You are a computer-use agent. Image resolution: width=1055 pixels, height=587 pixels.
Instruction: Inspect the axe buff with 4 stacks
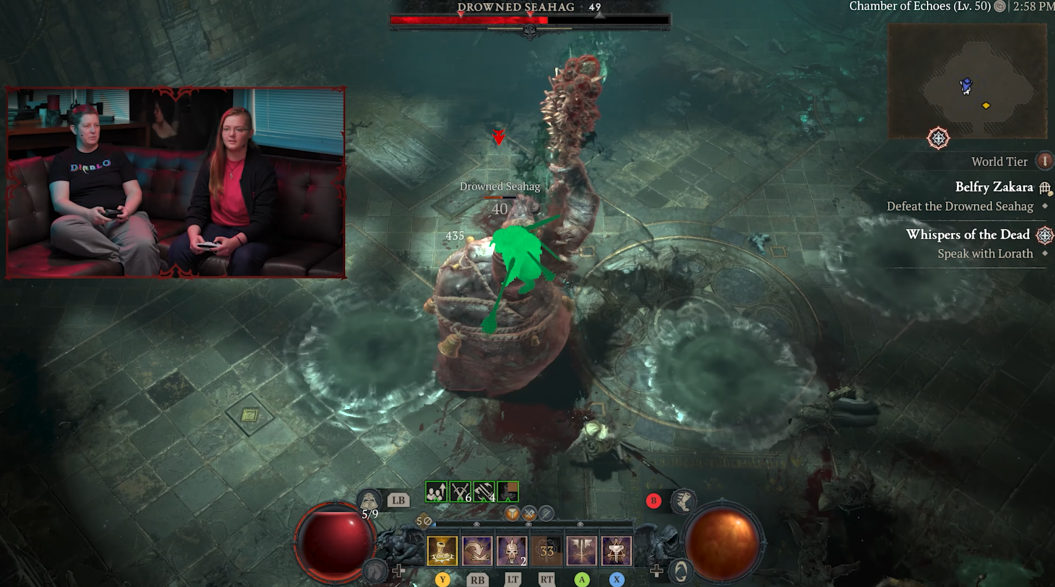pyautogui.click(x=484, y=491)
